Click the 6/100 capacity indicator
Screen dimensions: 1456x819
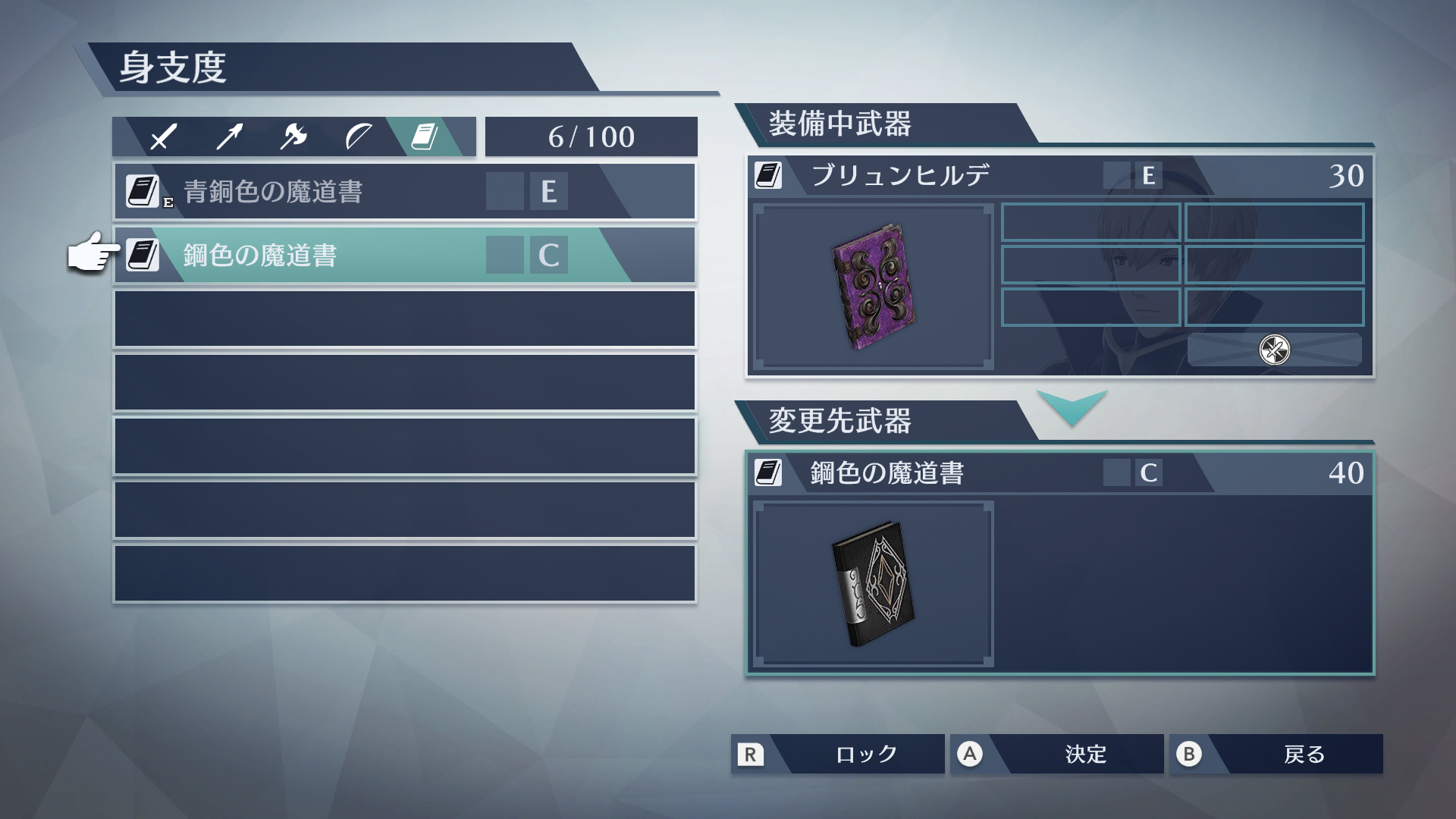pyautogui.click(x=590, y=136)
